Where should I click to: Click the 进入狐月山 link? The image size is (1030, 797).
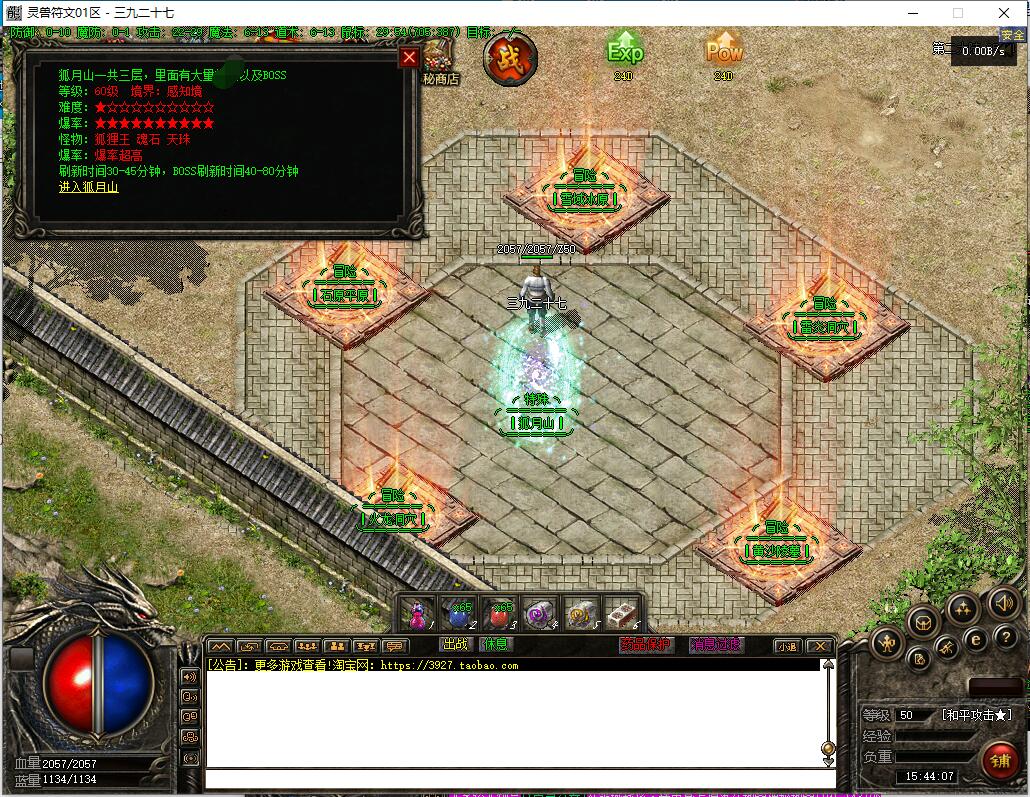88,187
